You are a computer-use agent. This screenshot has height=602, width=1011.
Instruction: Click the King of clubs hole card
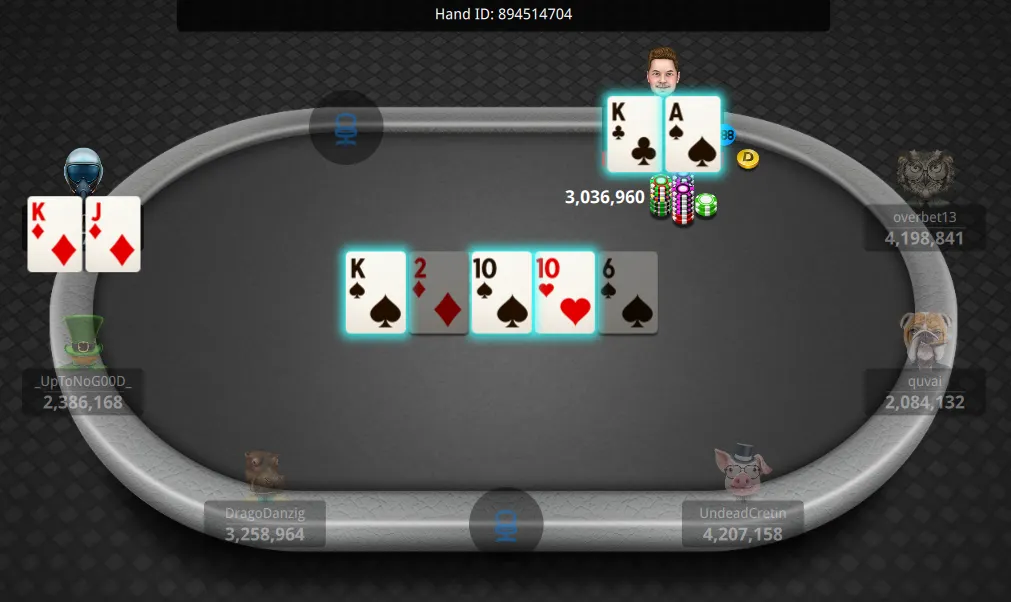634,134
